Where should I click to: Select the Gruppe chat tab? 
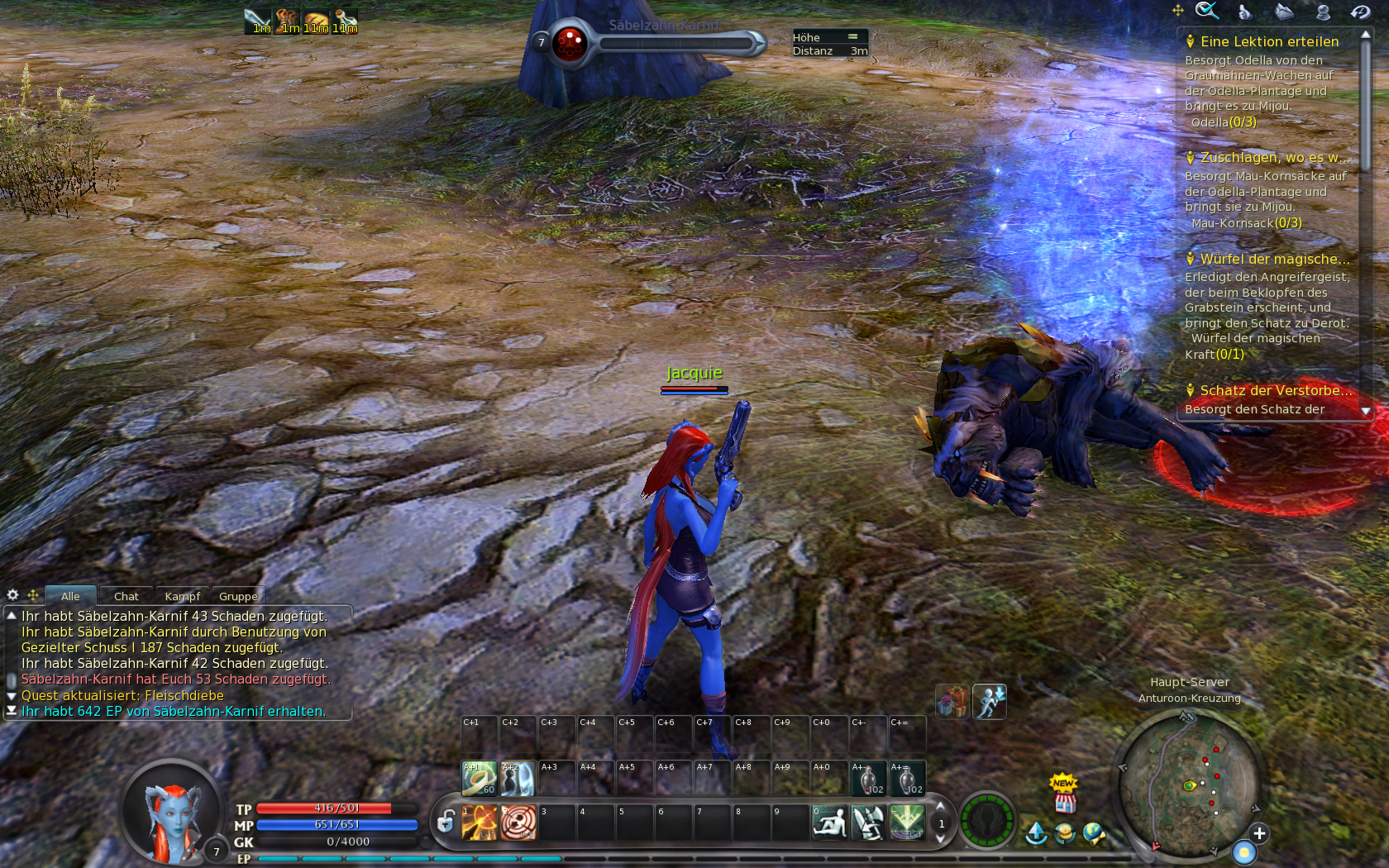pos(238,596)
